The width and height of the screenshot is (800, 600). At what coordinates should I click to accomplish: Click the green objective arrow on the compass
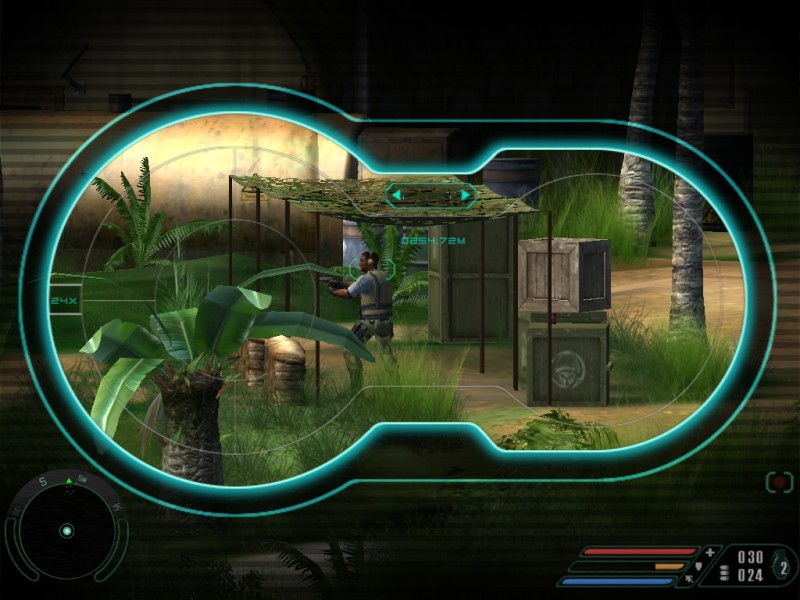[x=68, y=482]
